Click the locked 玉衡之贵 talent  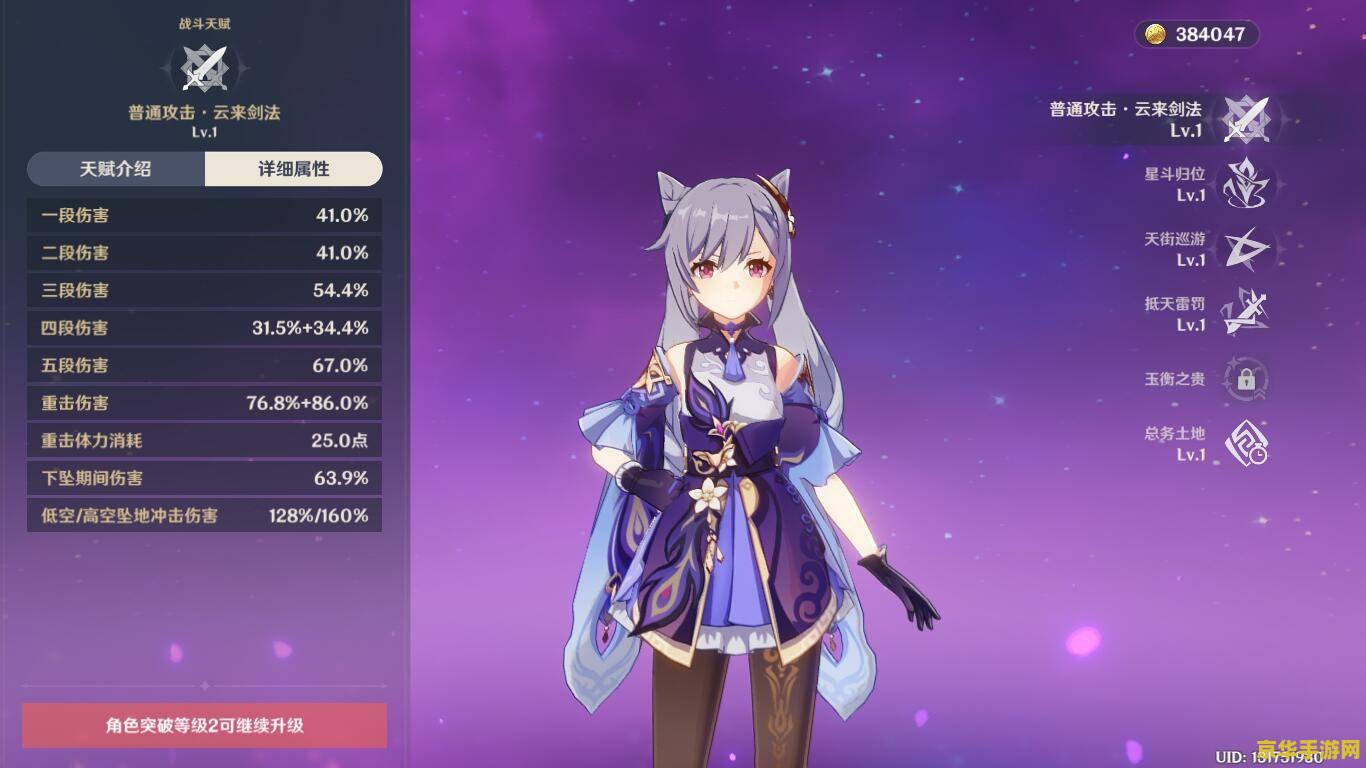[x=1246, y=379]
